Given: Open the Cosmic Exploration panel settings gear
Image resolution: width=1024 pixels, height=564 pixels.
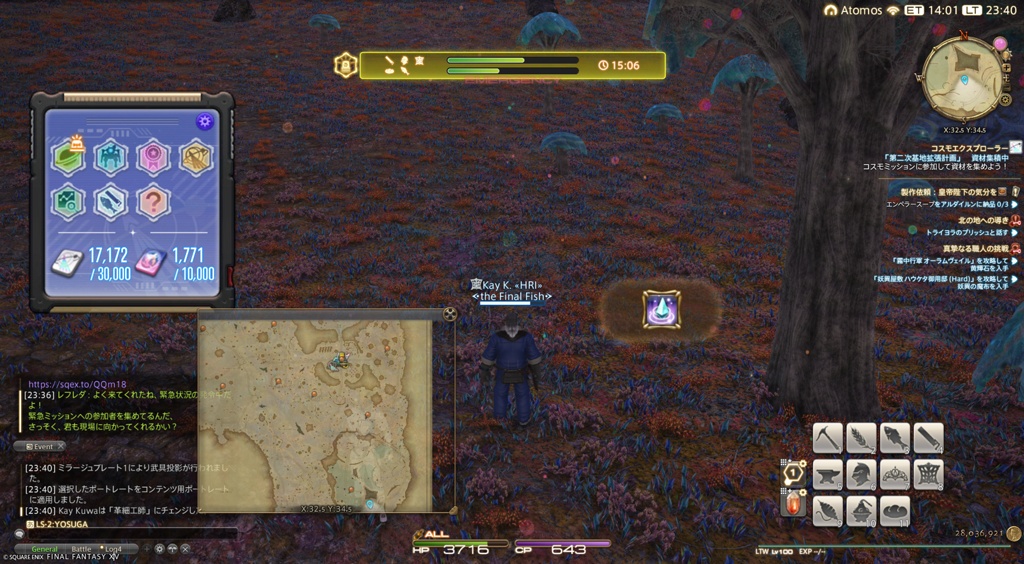Looking at the screenshot, I should point(204,122).
